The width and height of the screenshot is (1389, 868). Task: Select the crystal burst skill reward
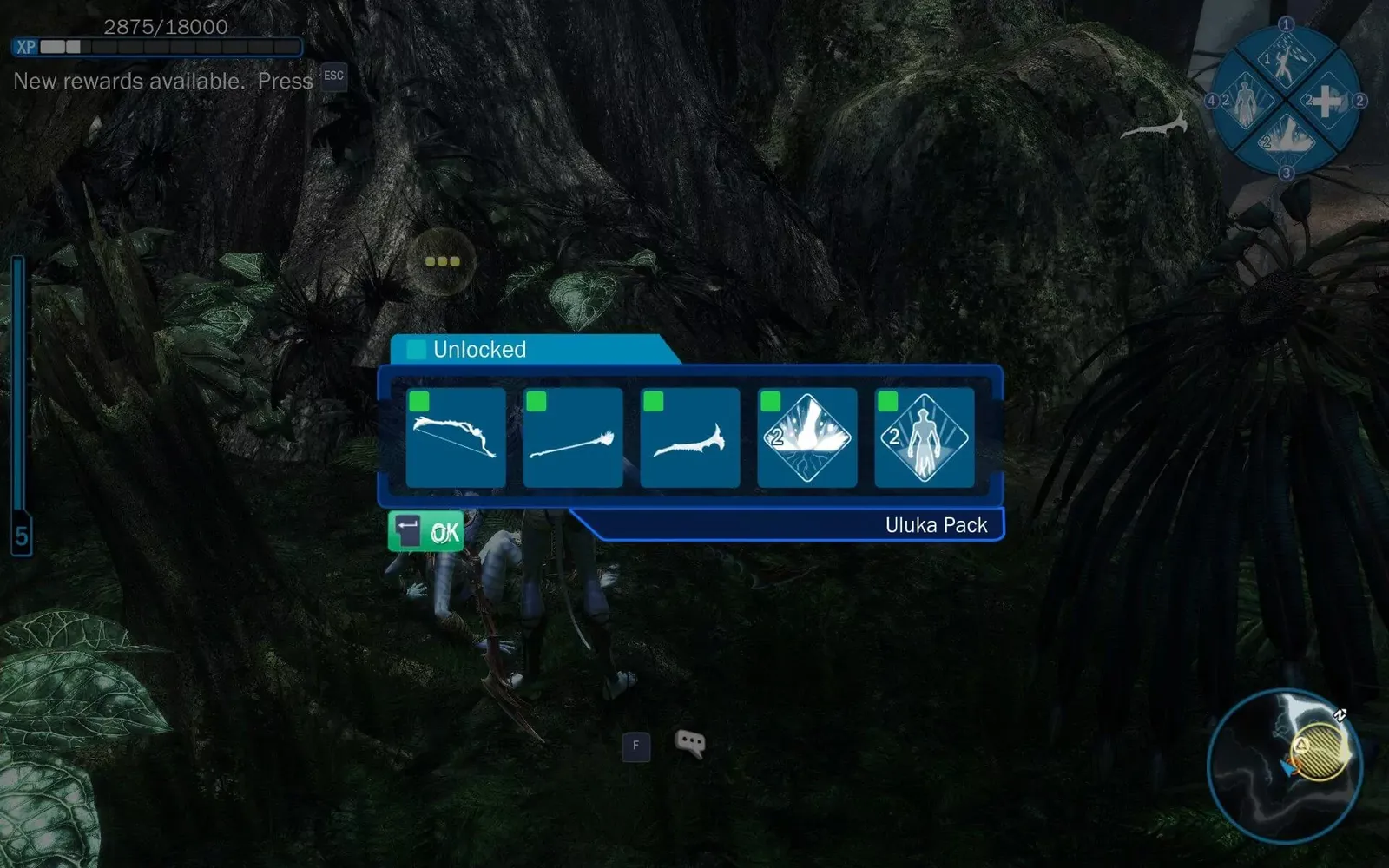807,437
